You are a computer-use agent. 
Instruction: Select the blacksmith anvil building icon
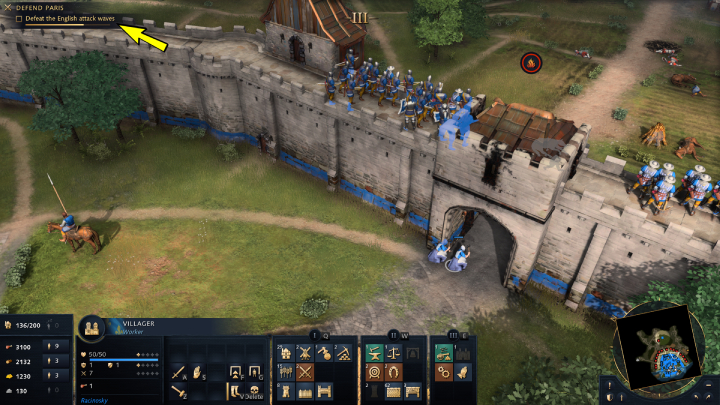[374, 353]
